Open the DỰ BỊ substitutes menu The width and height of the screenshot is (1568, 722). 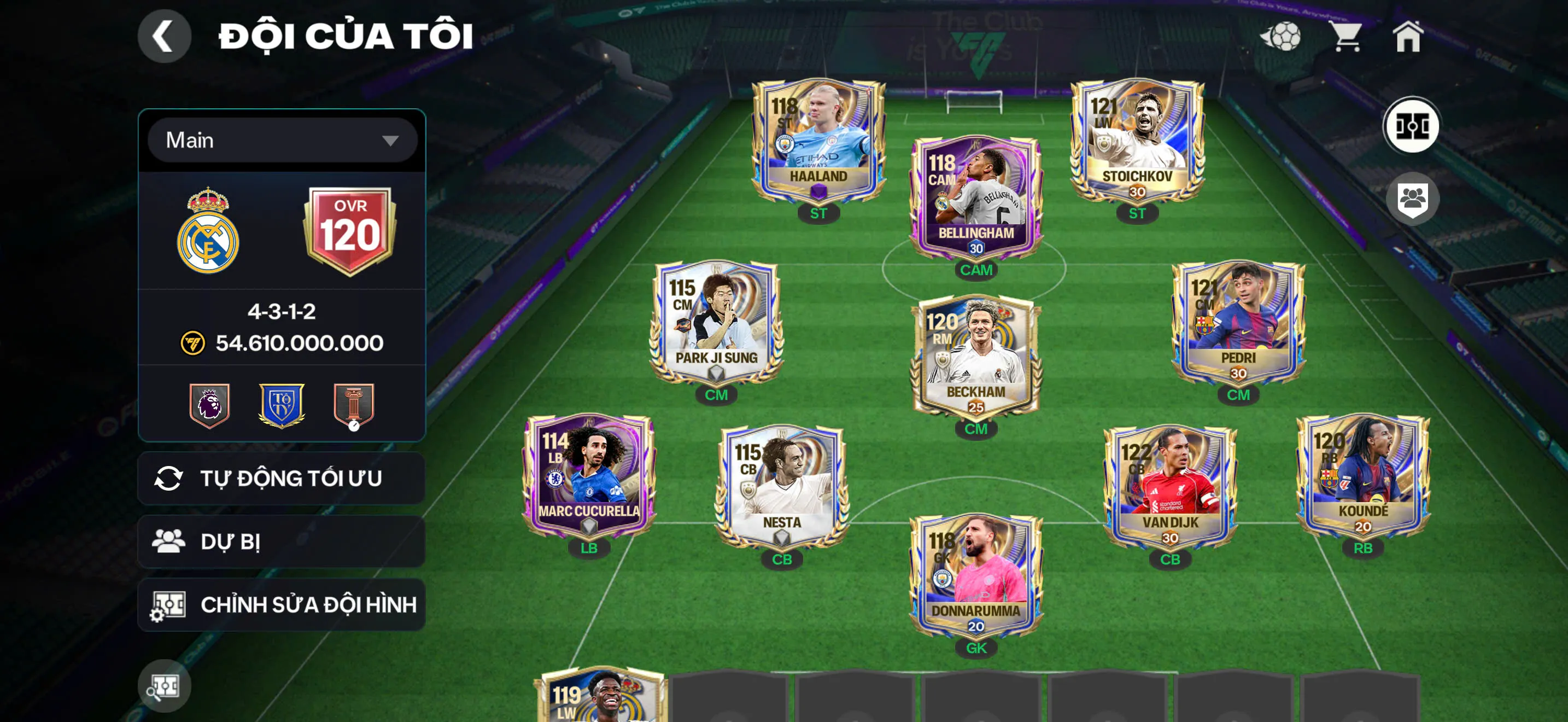[282, 542]
